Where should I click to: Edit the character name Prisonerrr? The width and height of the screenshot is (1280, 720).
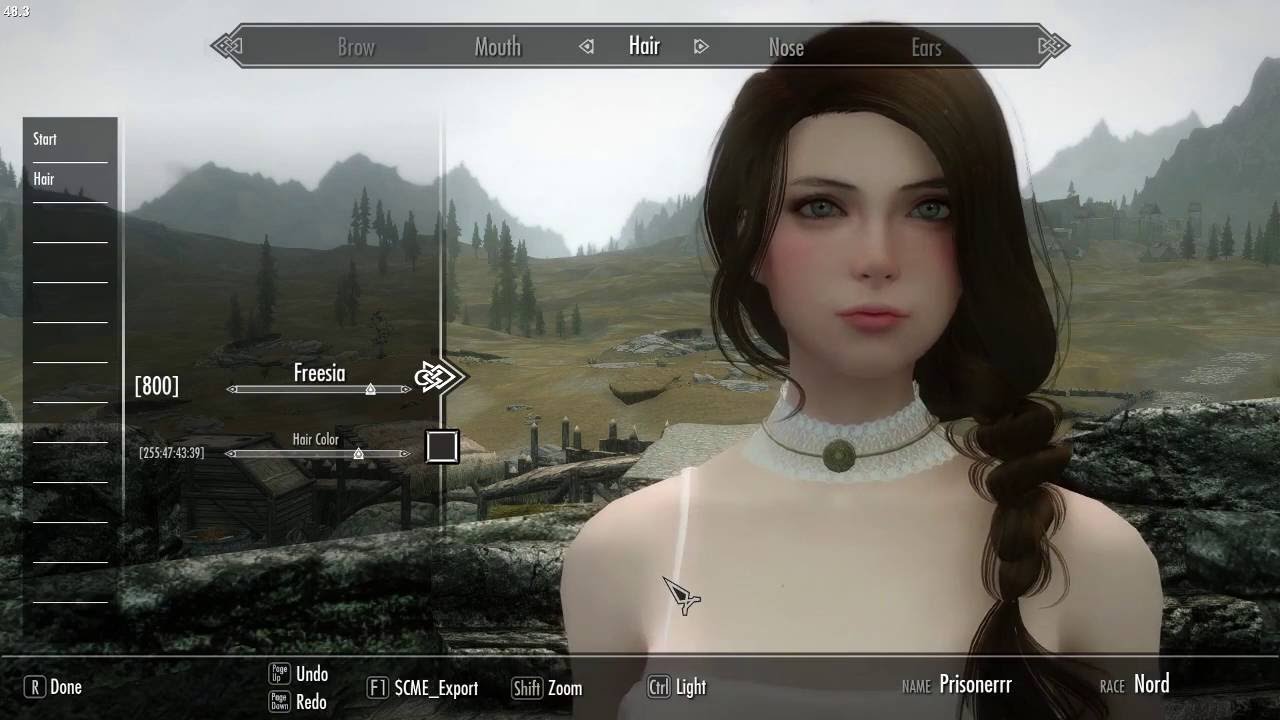click(975, 685)
